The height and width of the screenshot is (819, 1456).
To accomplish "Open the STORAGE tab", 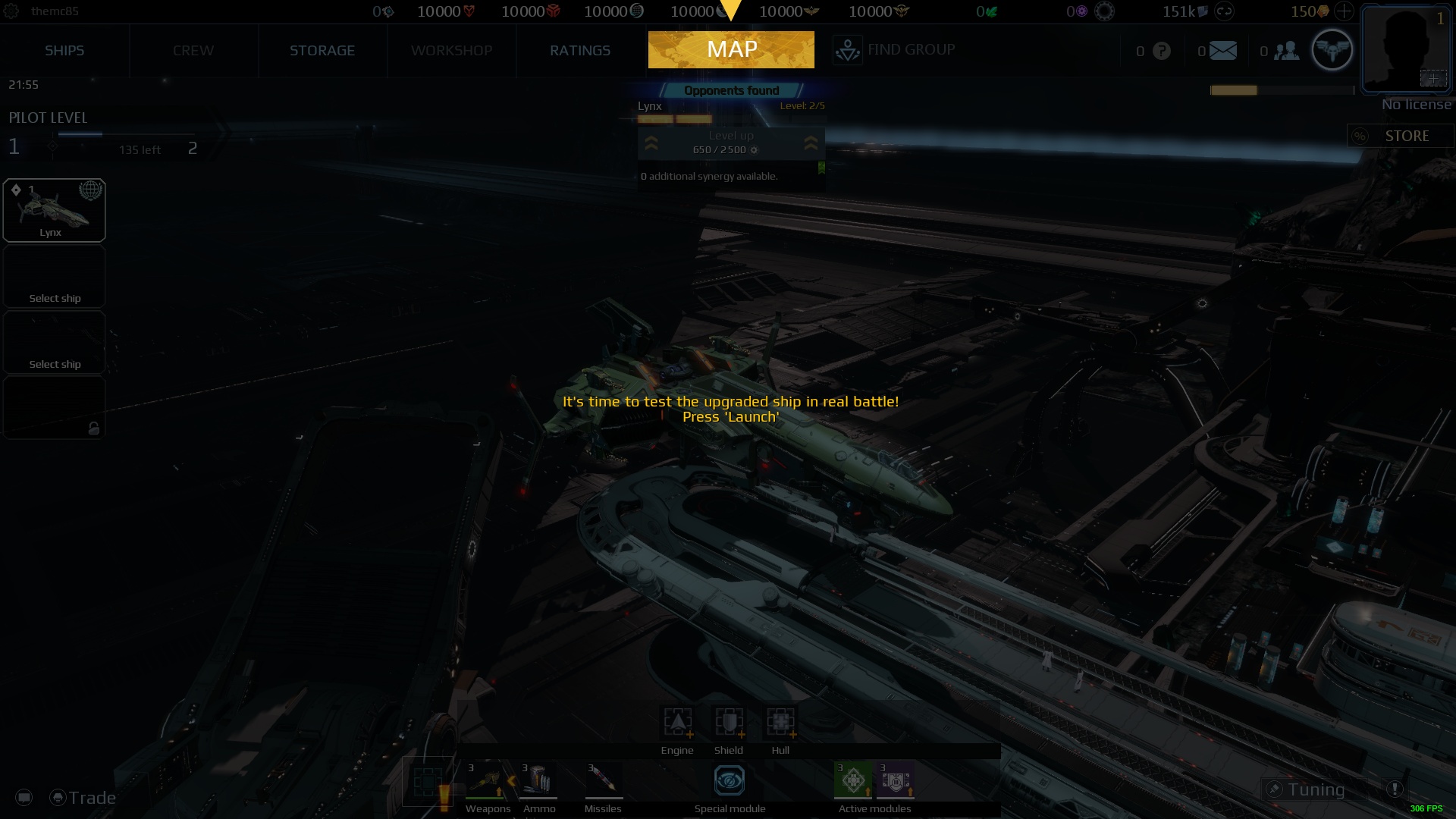I will [x=322, y=50].
